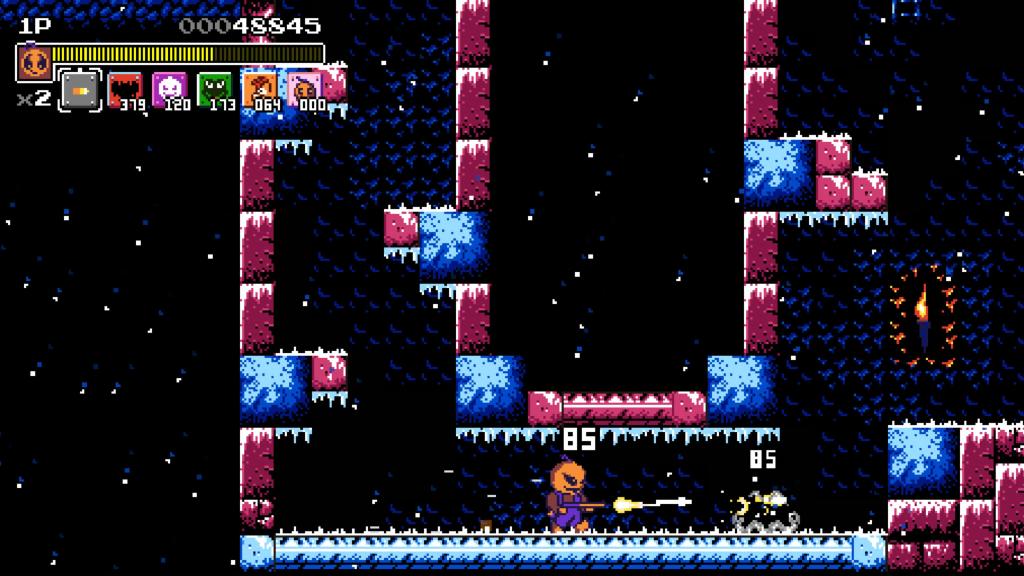
Task: Select the orange weapon with 064 ammo
Action: 259,90
